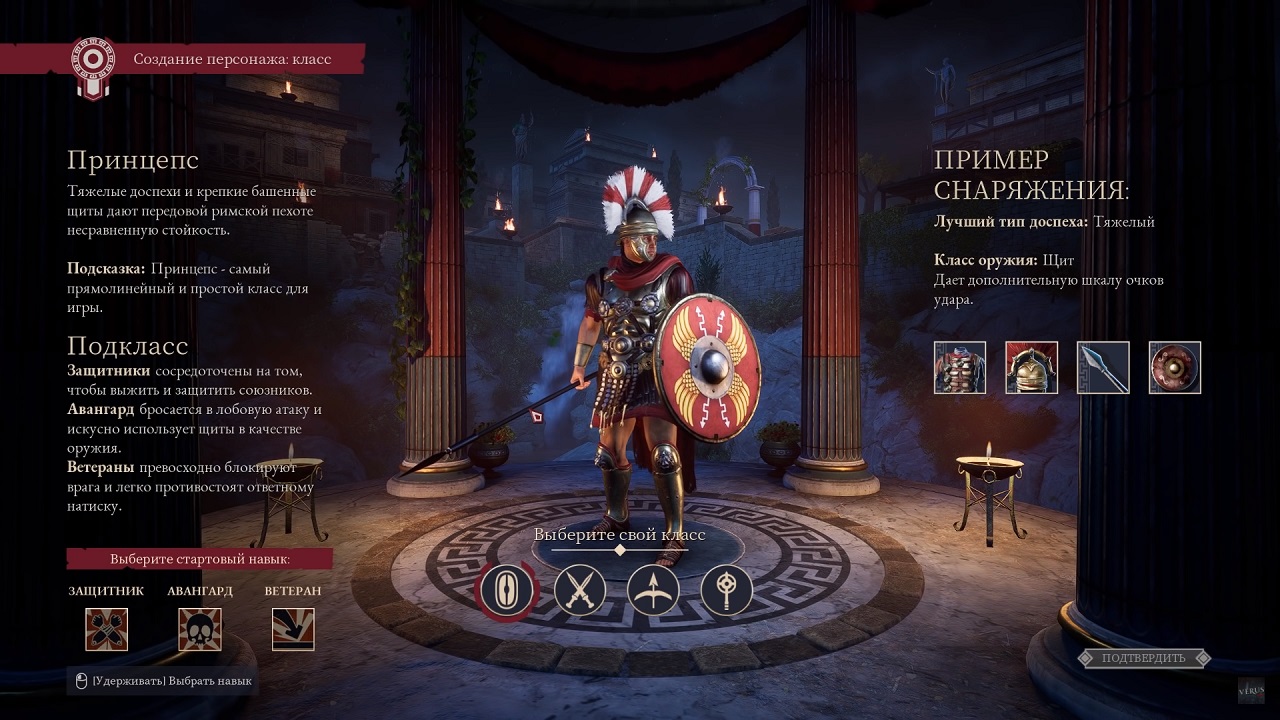
Task: Inspect the crested helmet equipment slot
Action: [1032, 367]
